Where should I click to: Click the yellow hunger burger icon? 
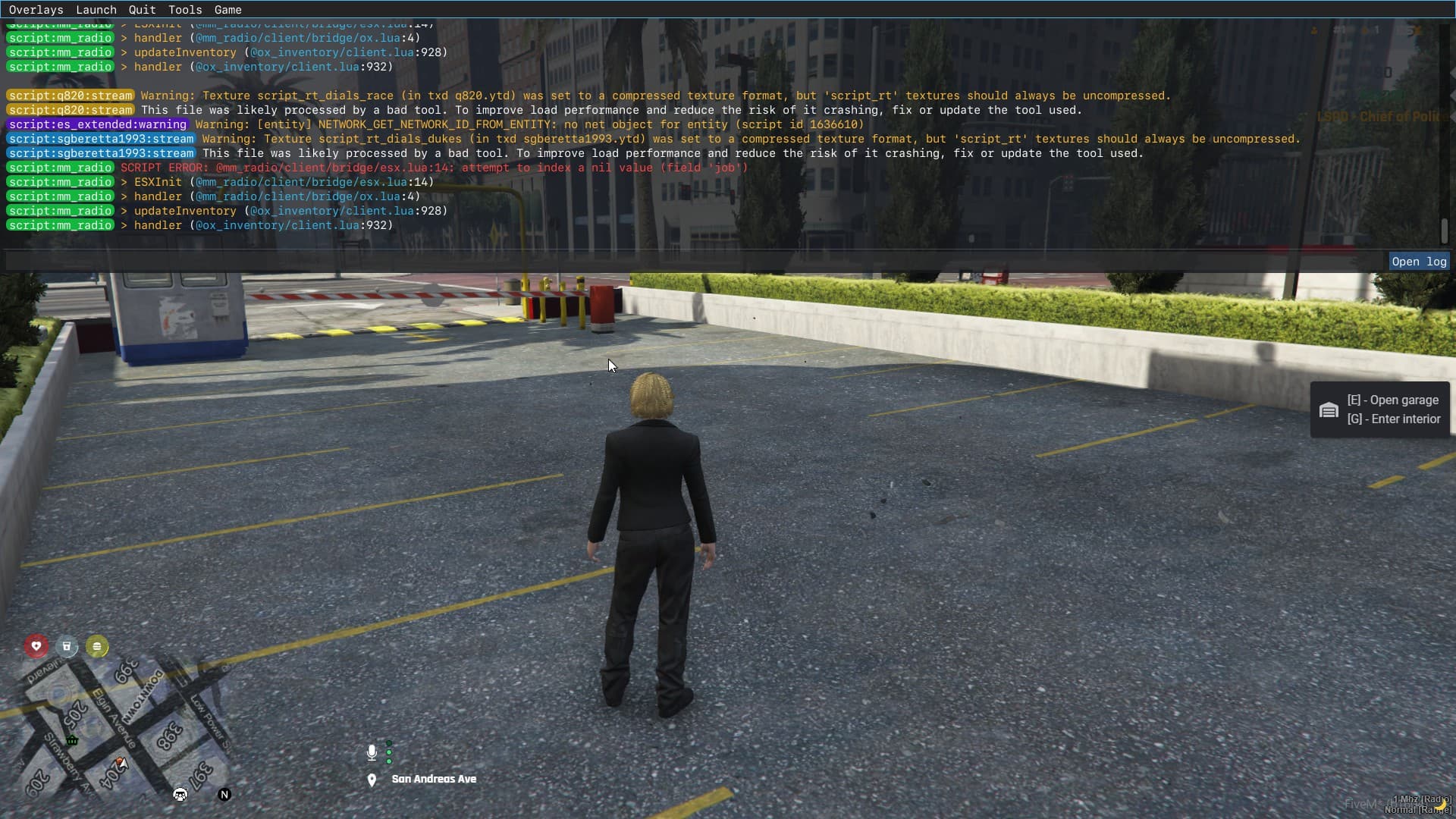(97, 646)
